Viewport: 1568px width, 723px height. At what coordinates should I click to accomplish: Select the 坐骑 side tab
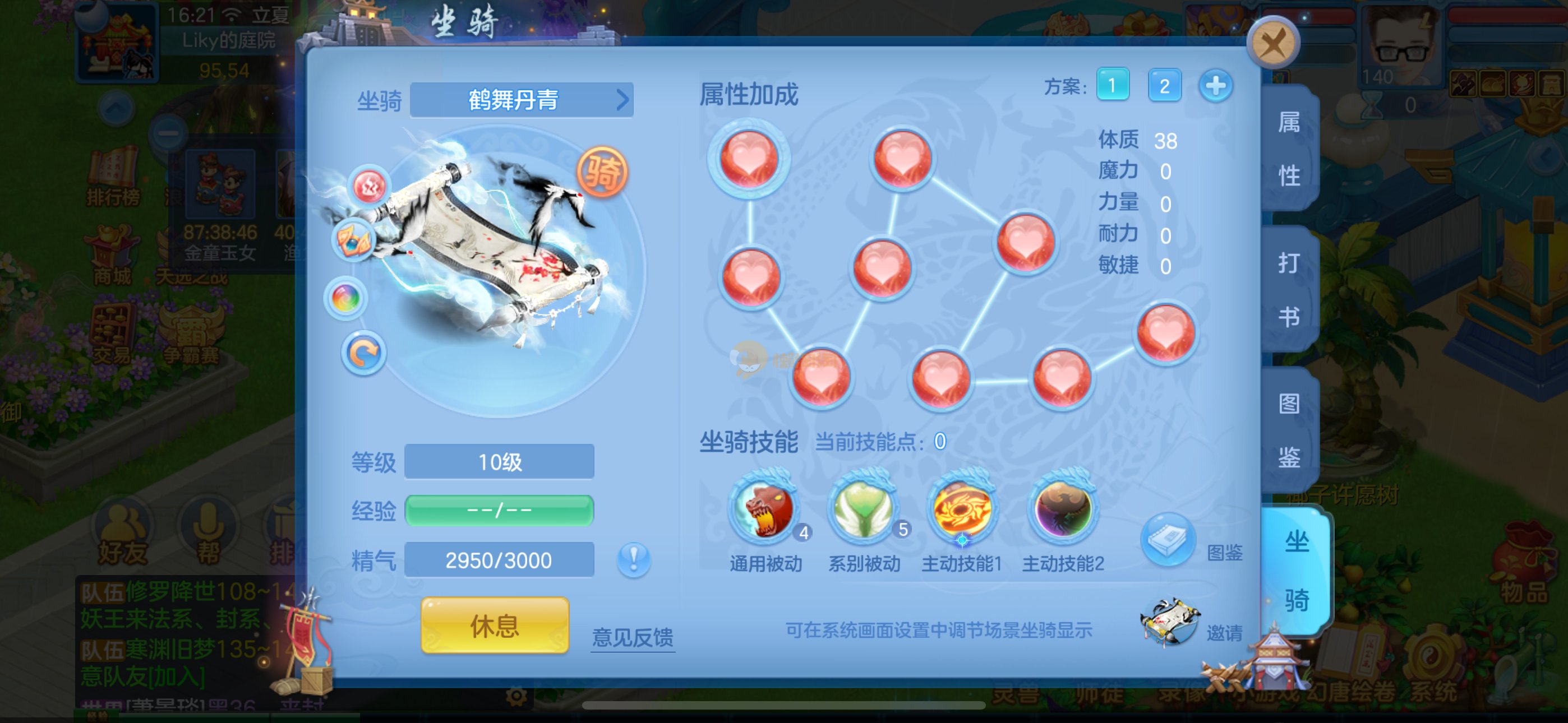(x=1296, y=571)
